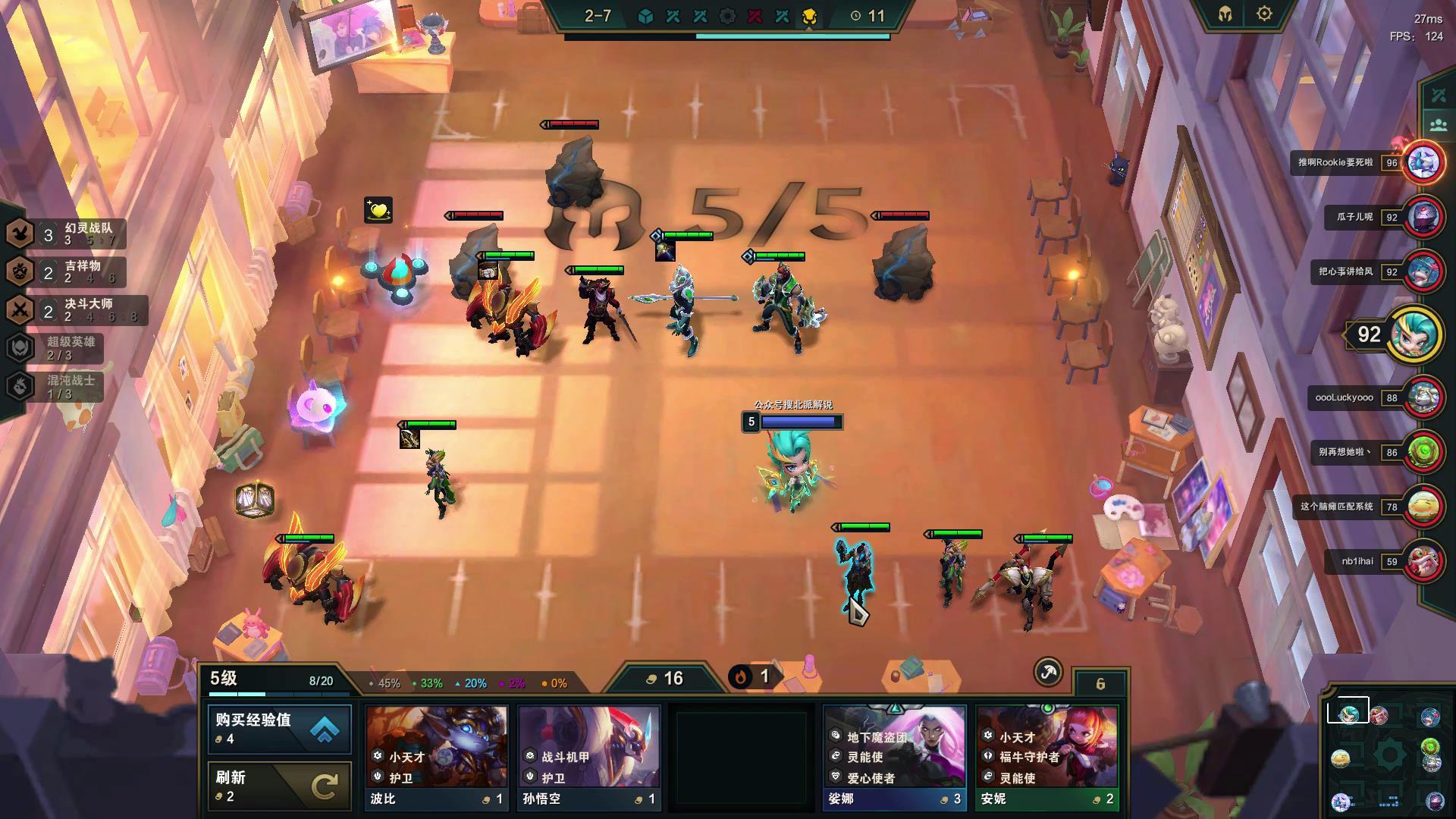
Task: Inspect the 吉祥物 trait entry
Action: point(67,271)
